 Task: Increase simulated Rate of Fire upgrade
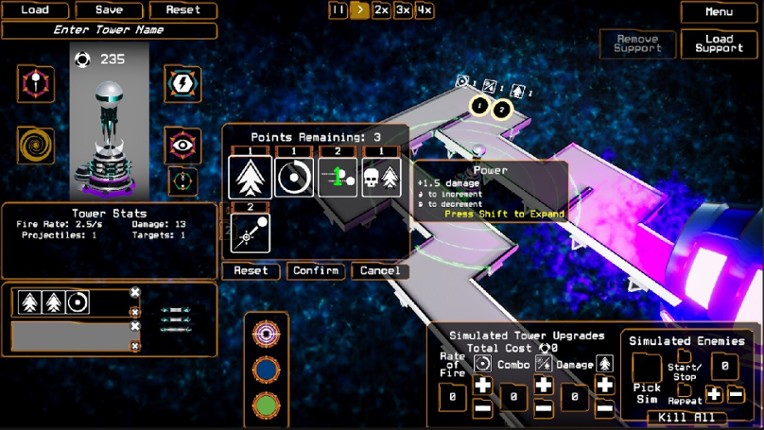pos(483,386)
